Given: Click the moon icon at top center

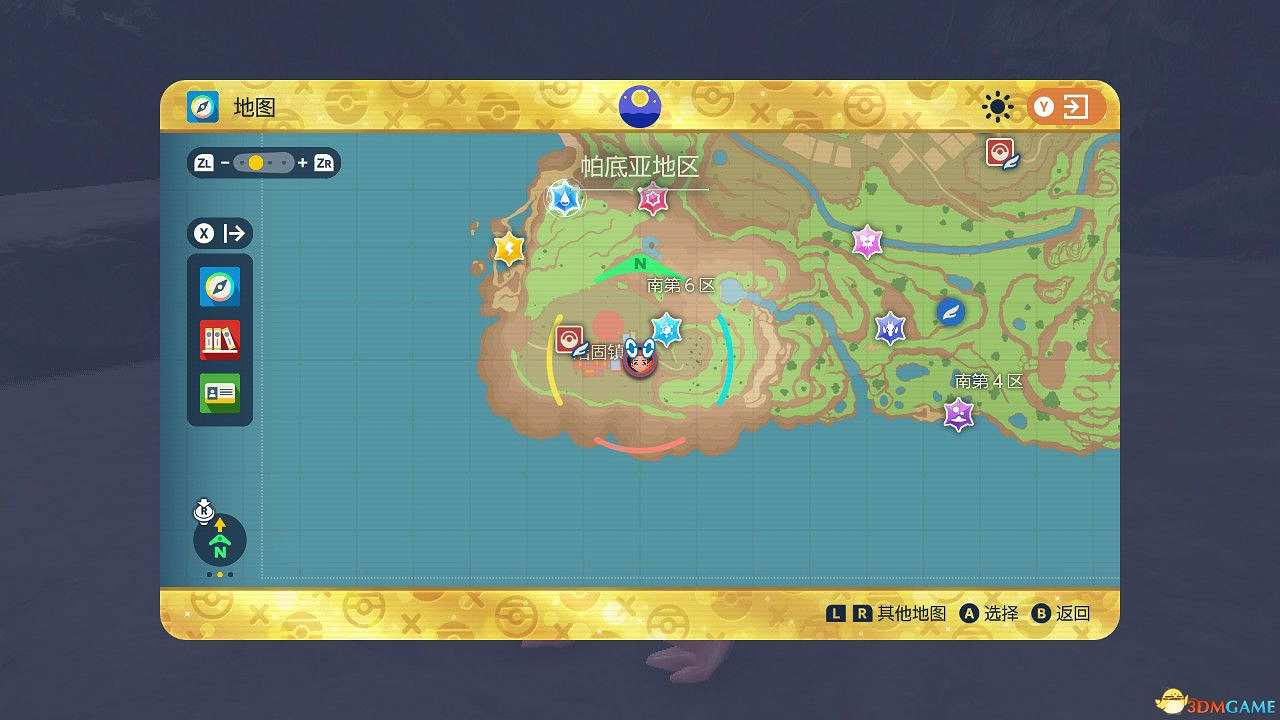Looking at the screenshot, I should point(639,104).
